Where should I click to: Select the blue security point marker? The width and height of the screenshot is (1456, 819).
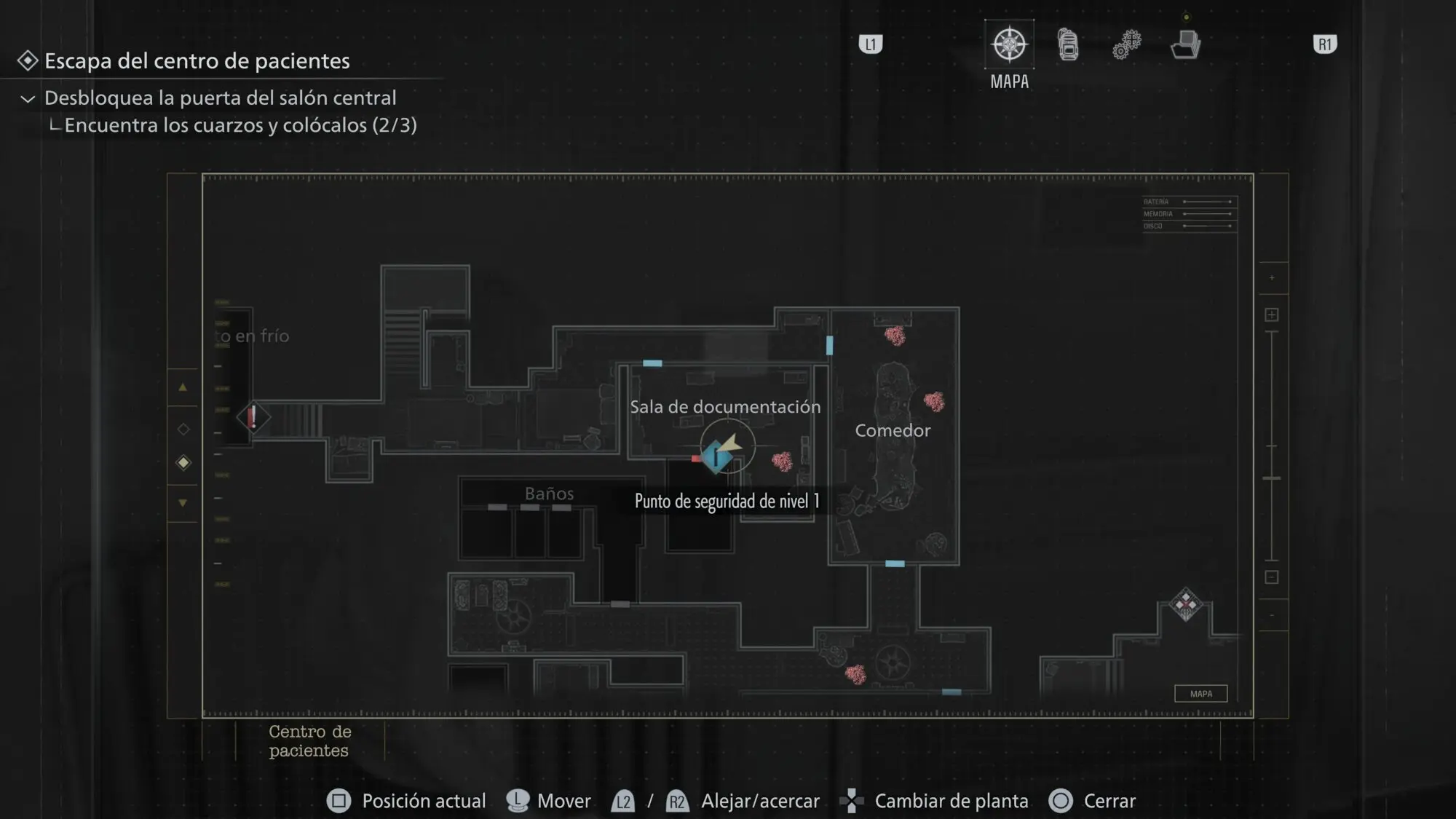coord(716,457)
